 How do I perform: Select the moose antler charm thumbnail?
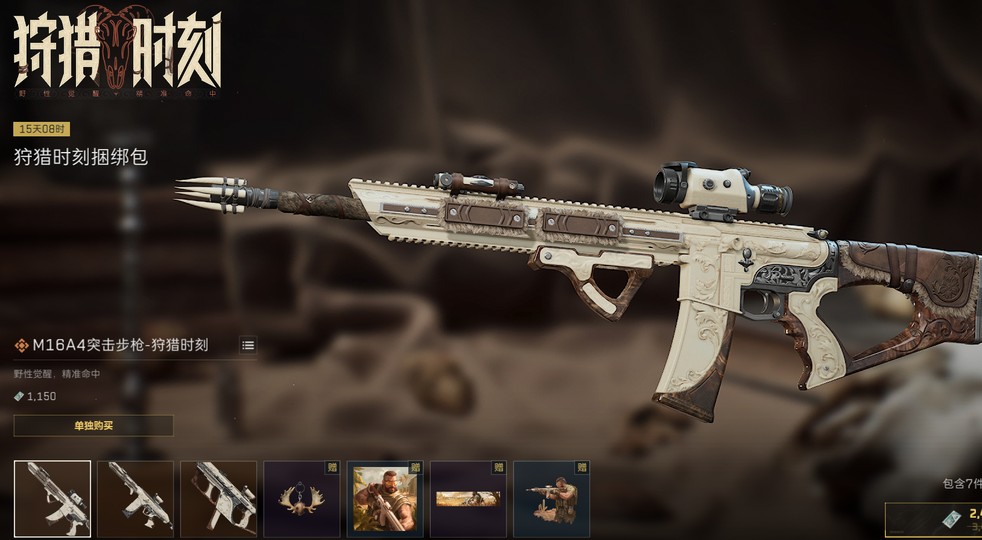pos(301,498)
